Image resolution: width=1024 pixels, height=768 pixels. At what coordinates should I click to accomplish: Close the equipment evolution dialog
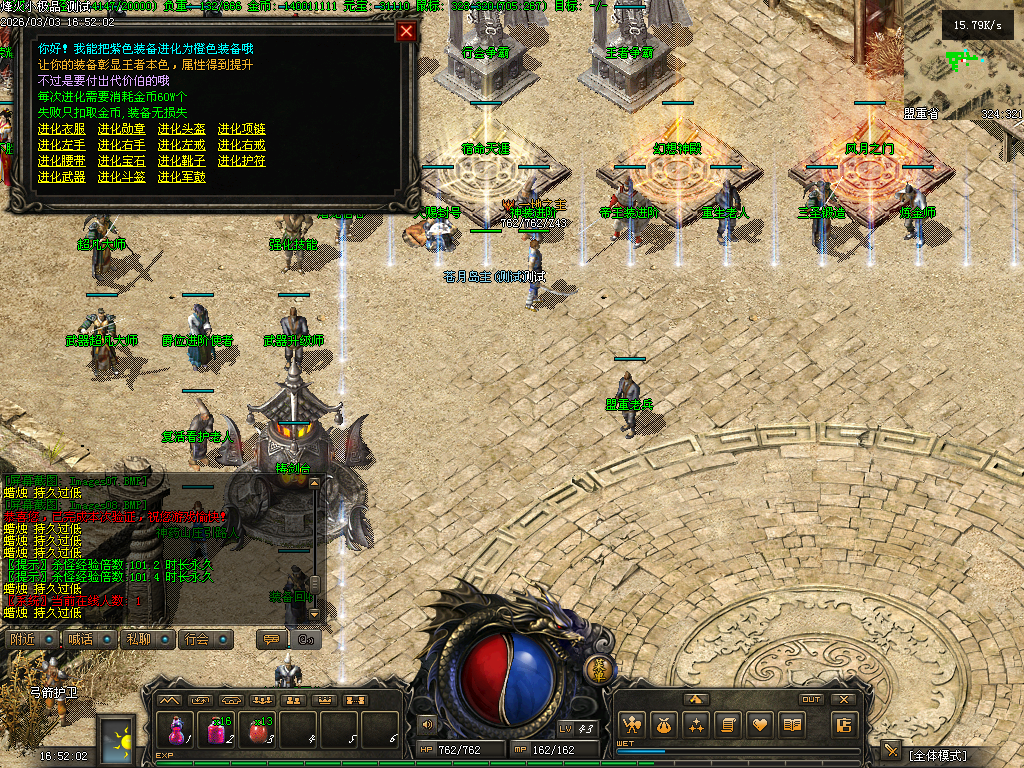(x=406, y=31)
